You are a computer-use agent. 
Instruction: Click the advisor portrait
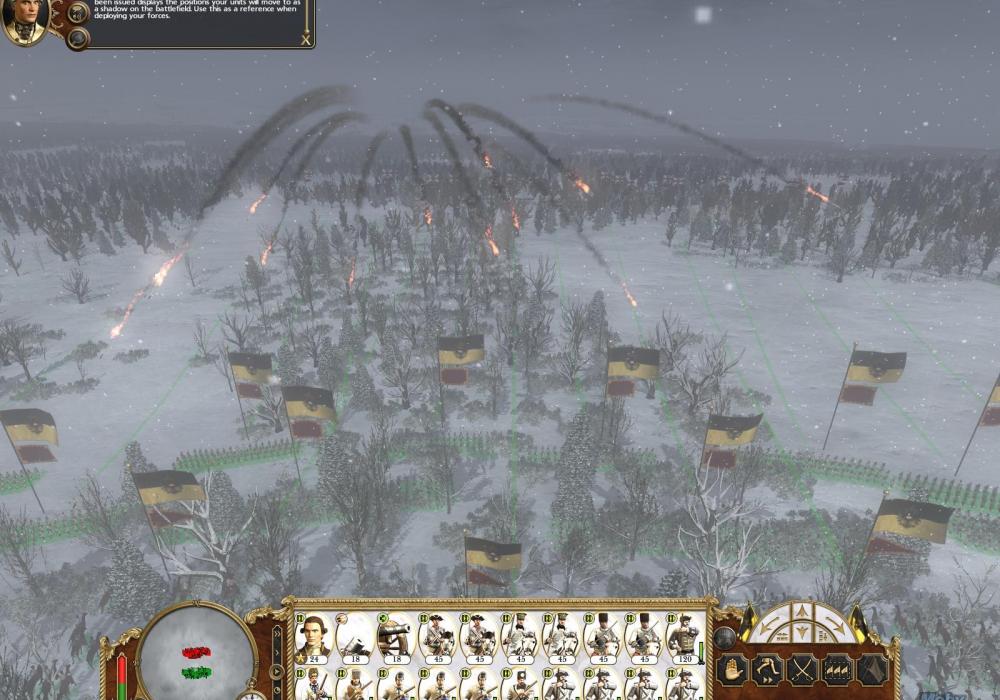coord(25,21)
